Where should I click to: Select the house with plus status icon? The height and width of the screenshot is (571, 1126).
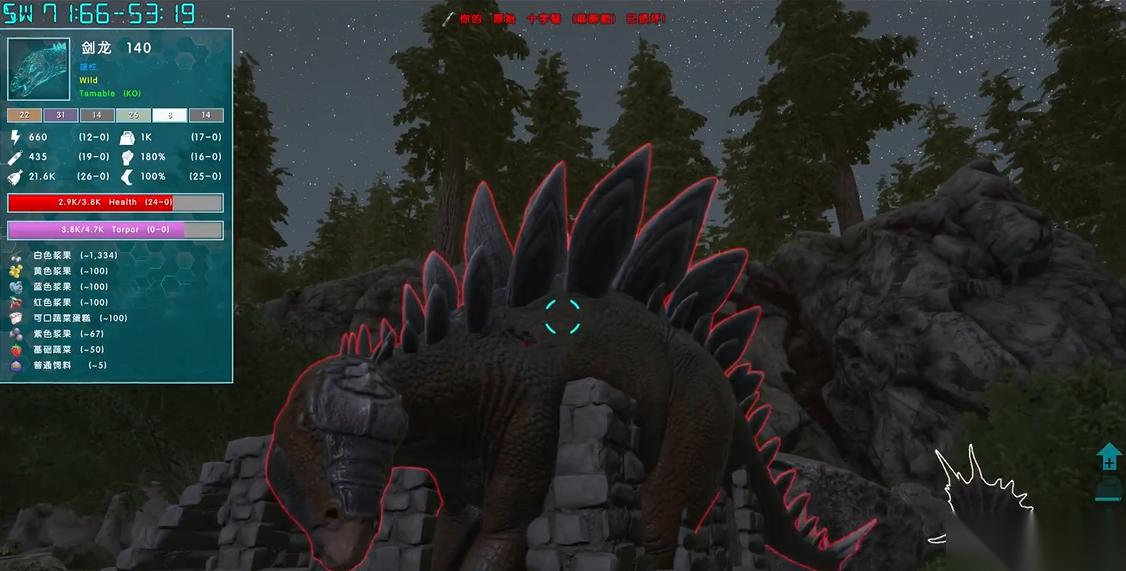(x=1109, y=459)
